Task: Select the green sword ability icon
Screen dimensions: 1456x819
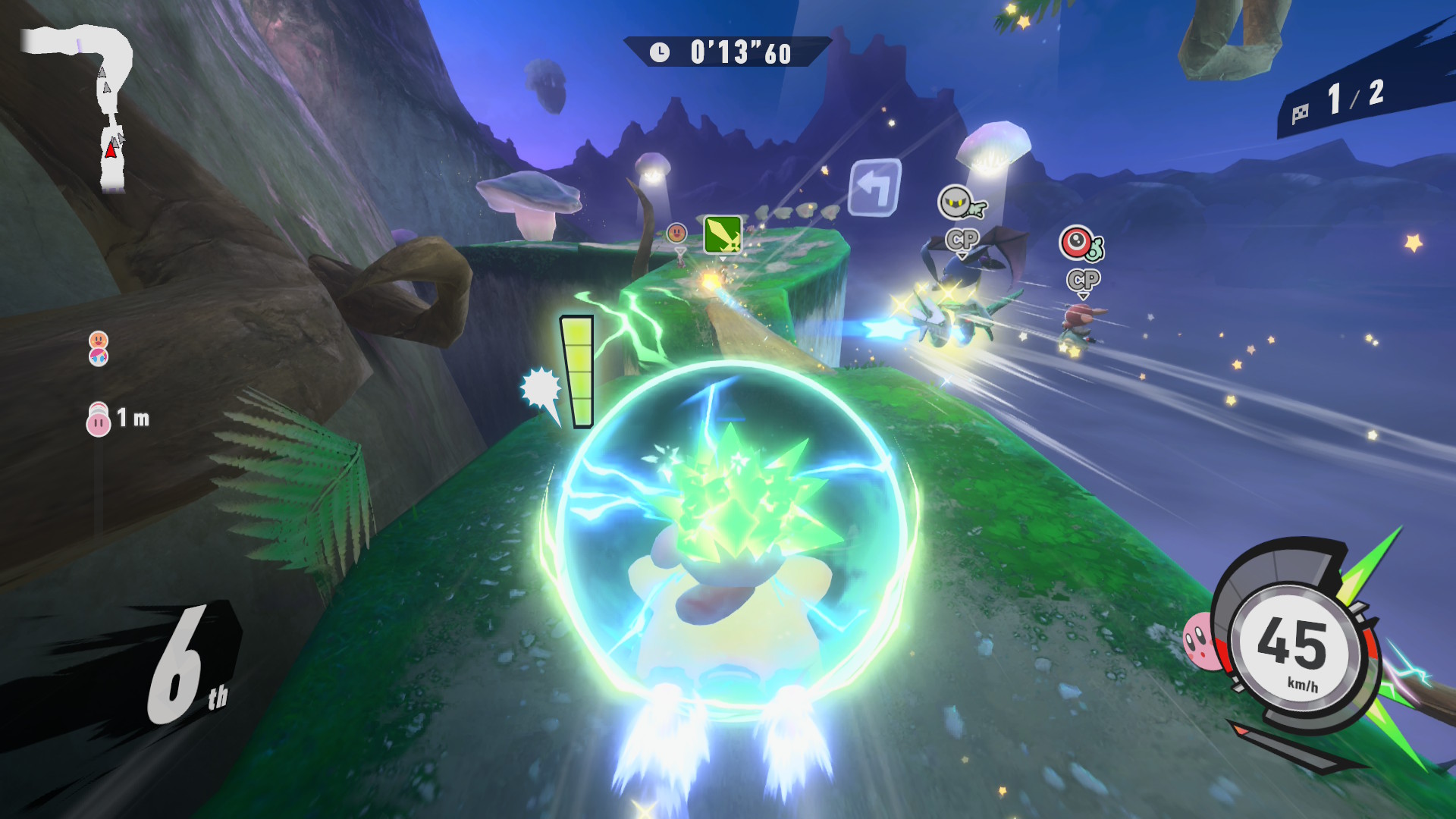Action: 722,234
